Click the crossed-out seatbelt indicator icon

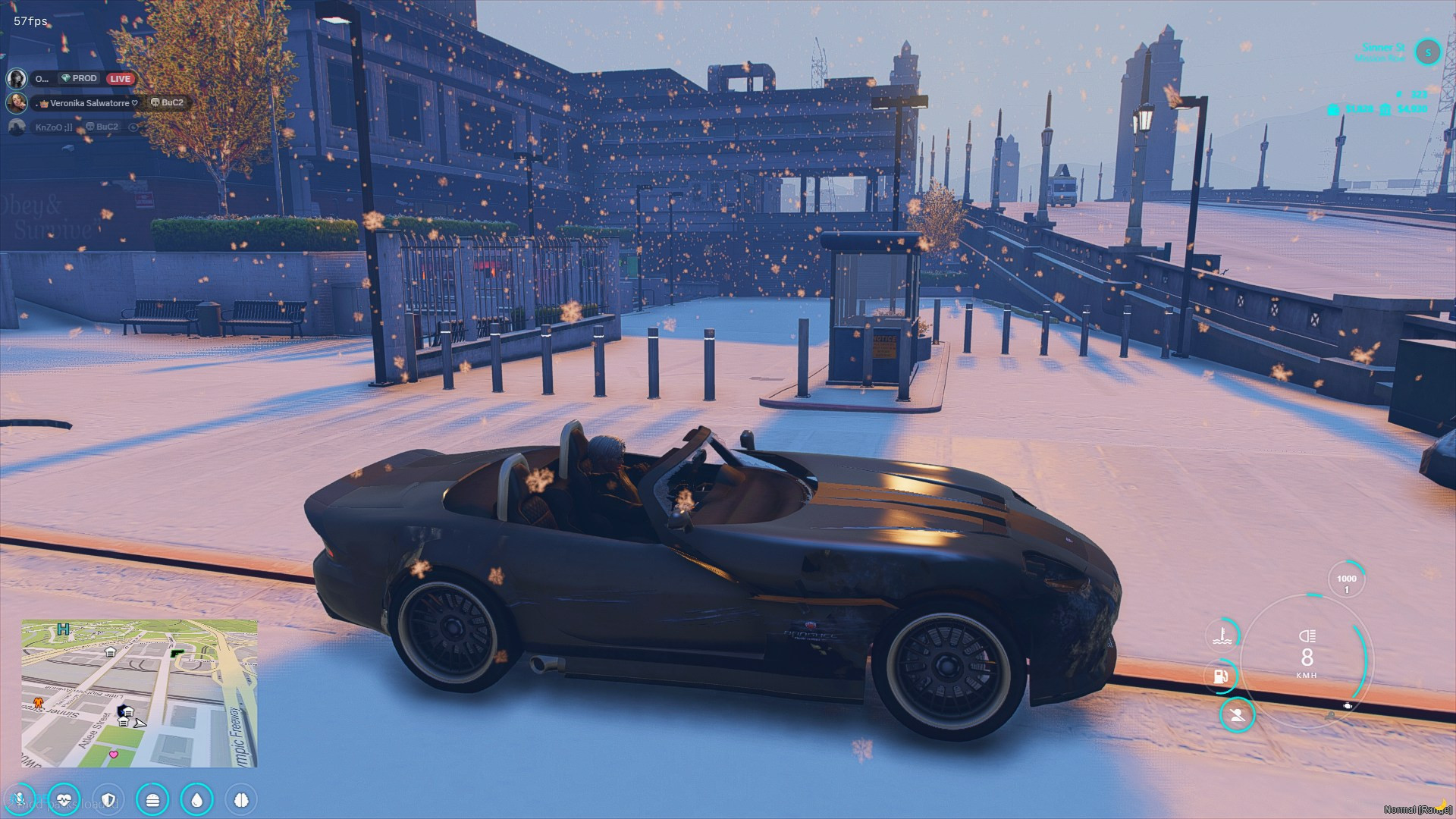(x=1237, y=715)
